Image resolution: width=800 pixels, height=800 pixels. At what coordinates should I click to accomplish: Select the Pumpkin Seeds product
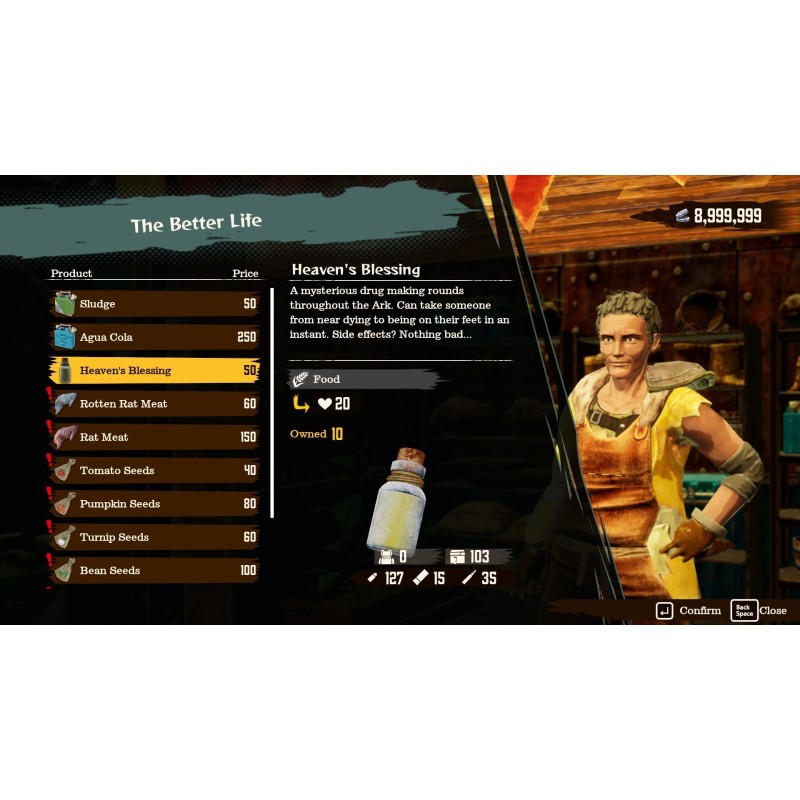coord(155,504)
